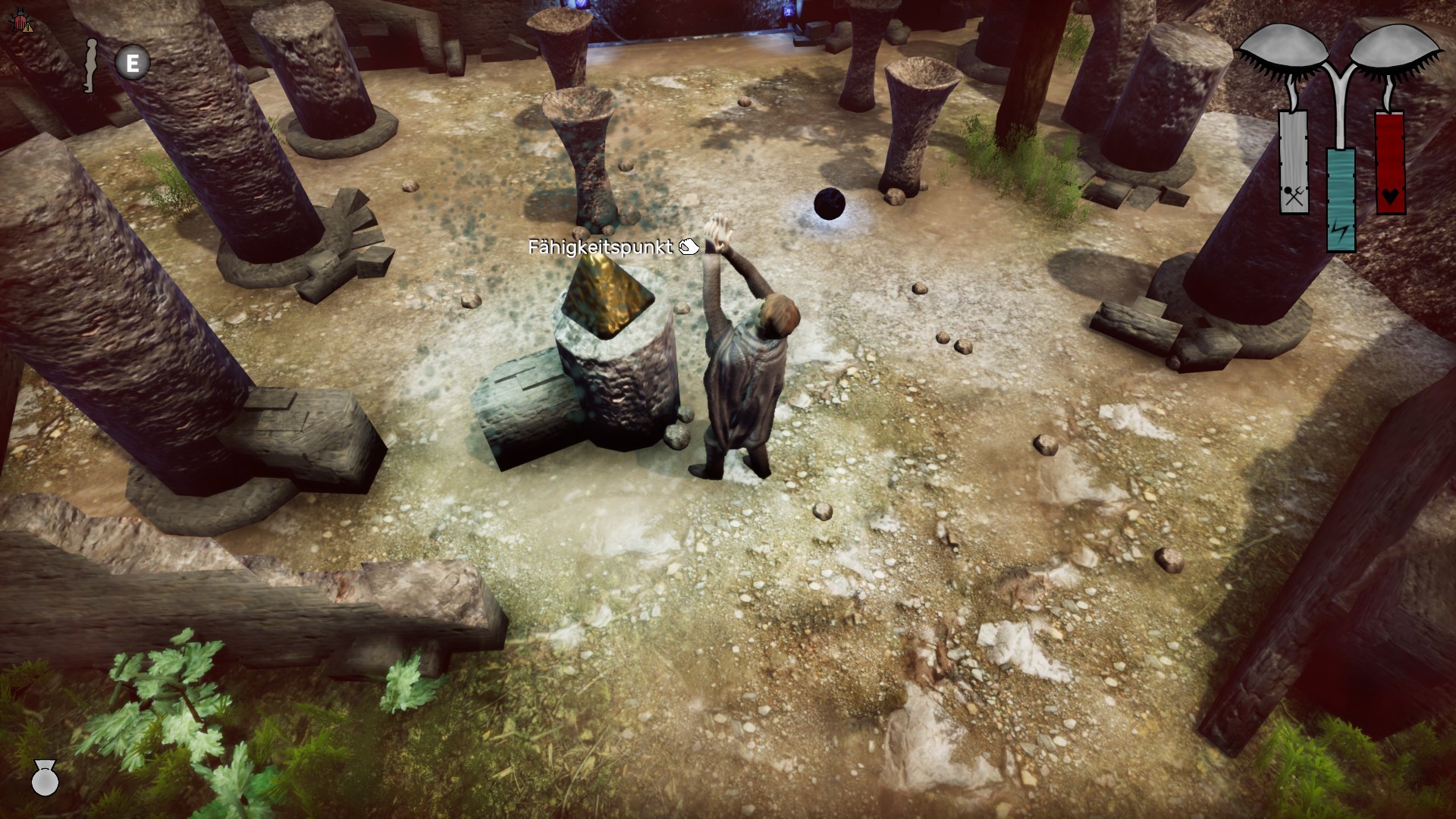The width and height of the screenshot is (1456, 819).
Task: Click the hand cursor icon beside Fähigkeitspunkt
Action: [689, 246]
